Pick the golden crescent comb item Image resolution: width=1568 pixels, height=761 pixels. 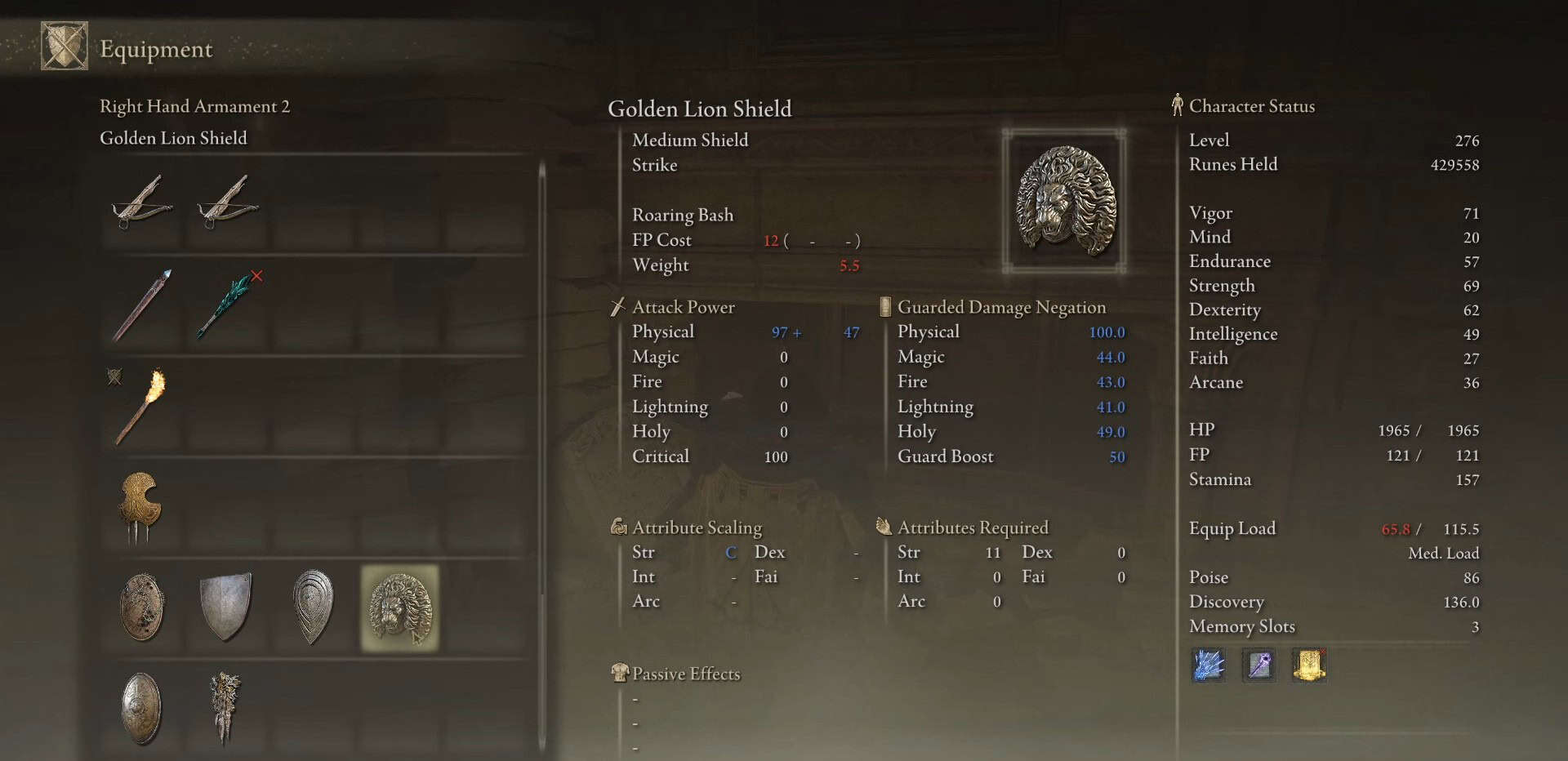(x=140, y=506)
